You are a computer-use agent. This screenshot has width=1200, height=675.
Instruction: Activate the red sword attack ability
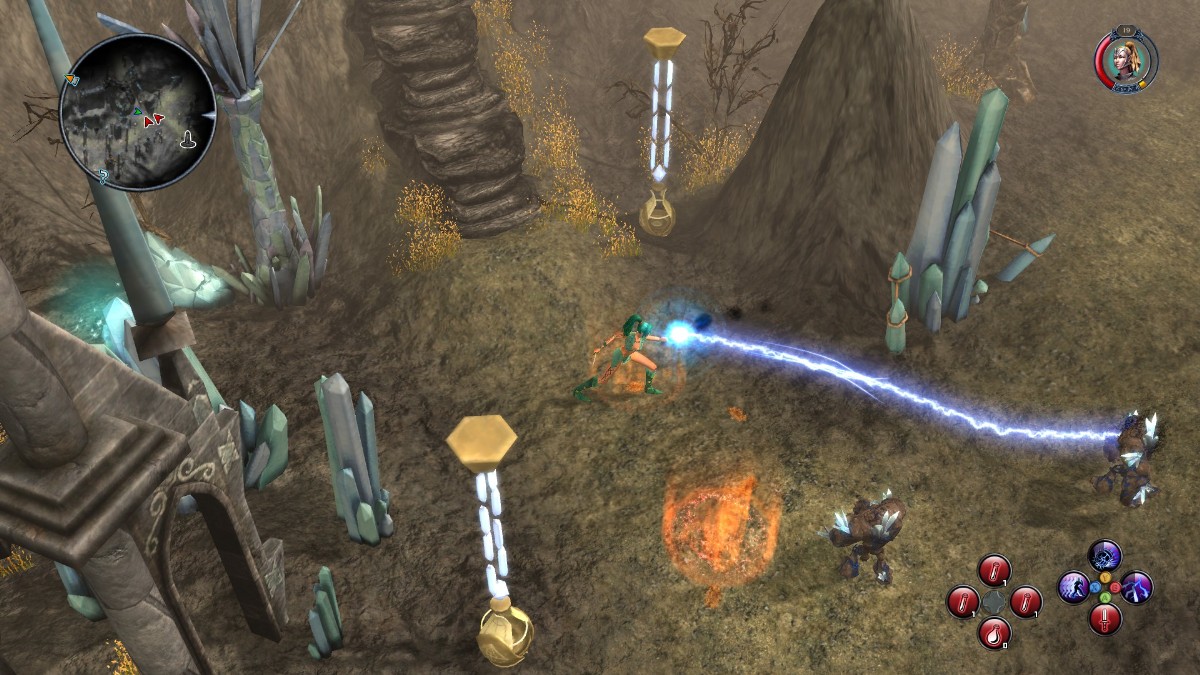pos(1105,619)
